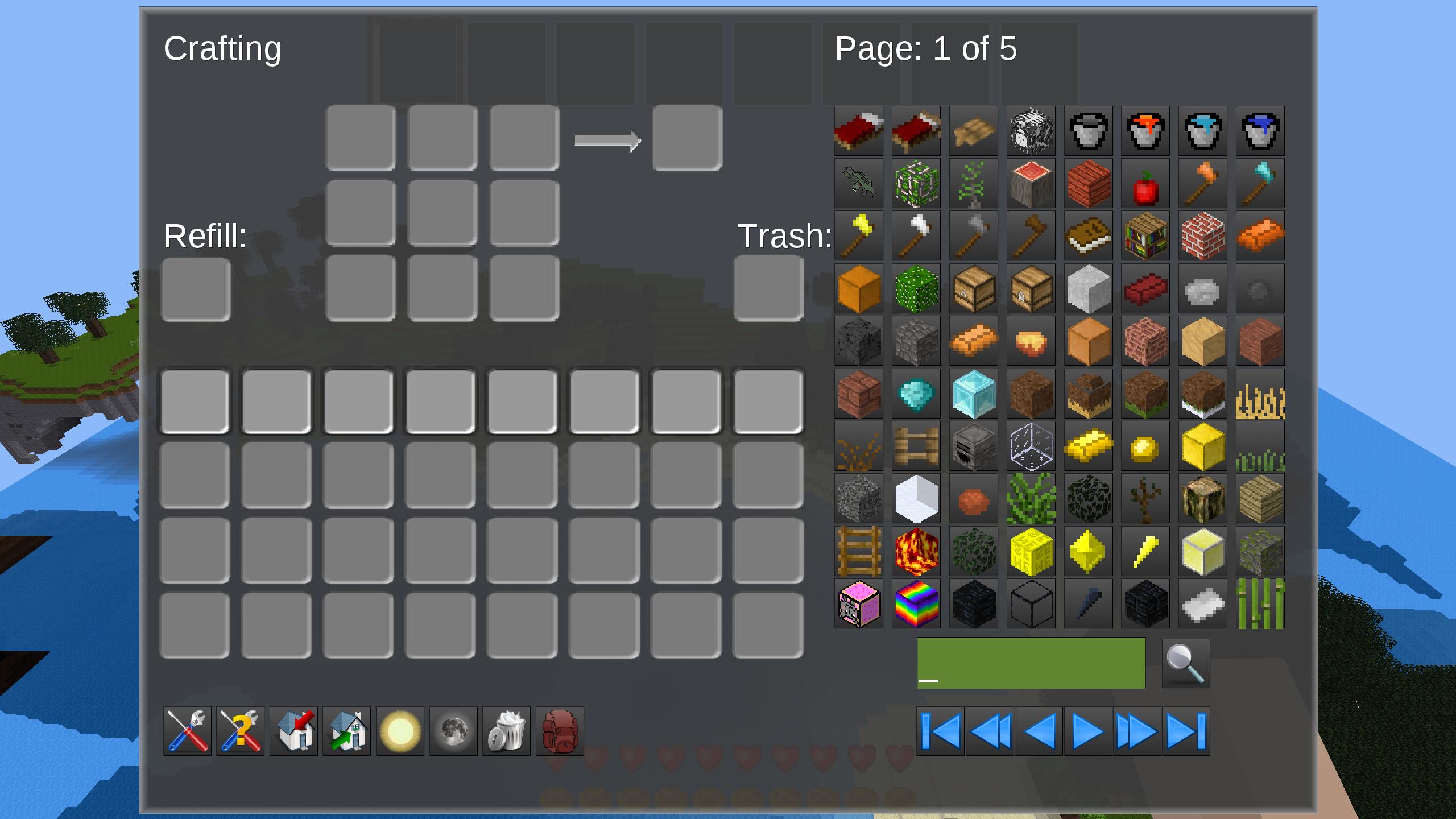
Task: Select the lava bucket item
Action: pos(1145,131)
